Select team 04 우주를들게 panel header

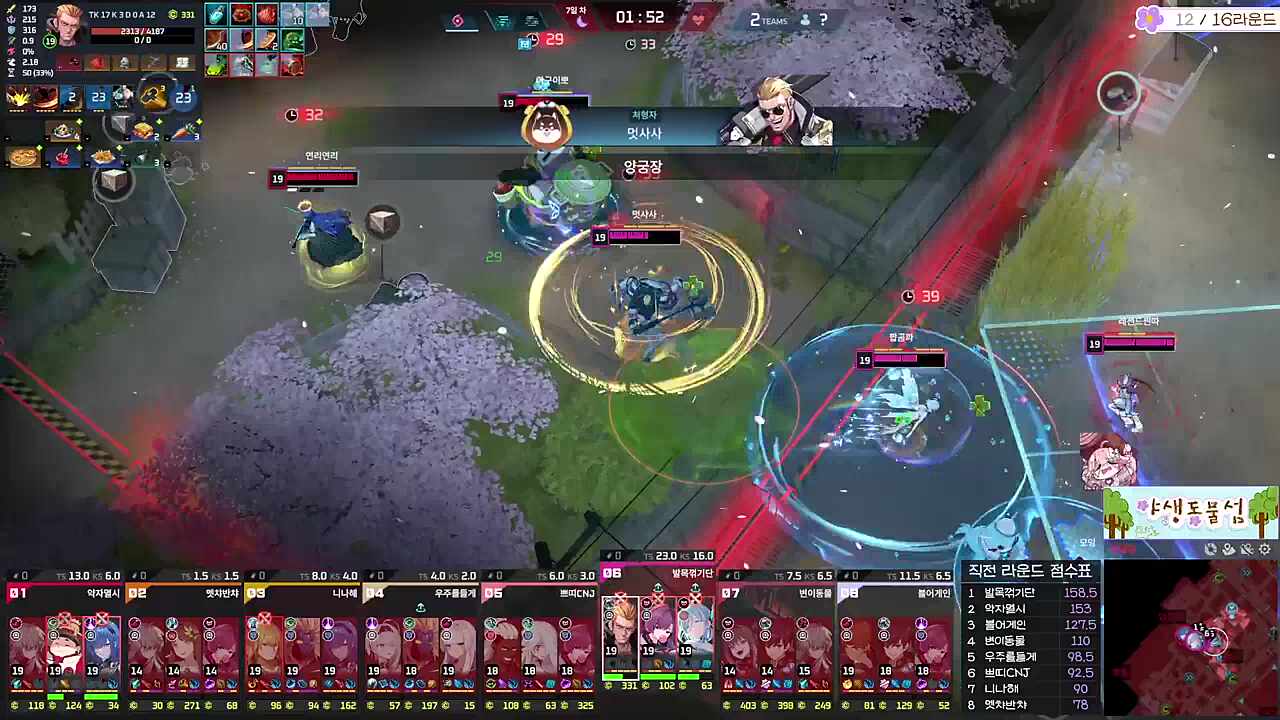pos(421,593)
